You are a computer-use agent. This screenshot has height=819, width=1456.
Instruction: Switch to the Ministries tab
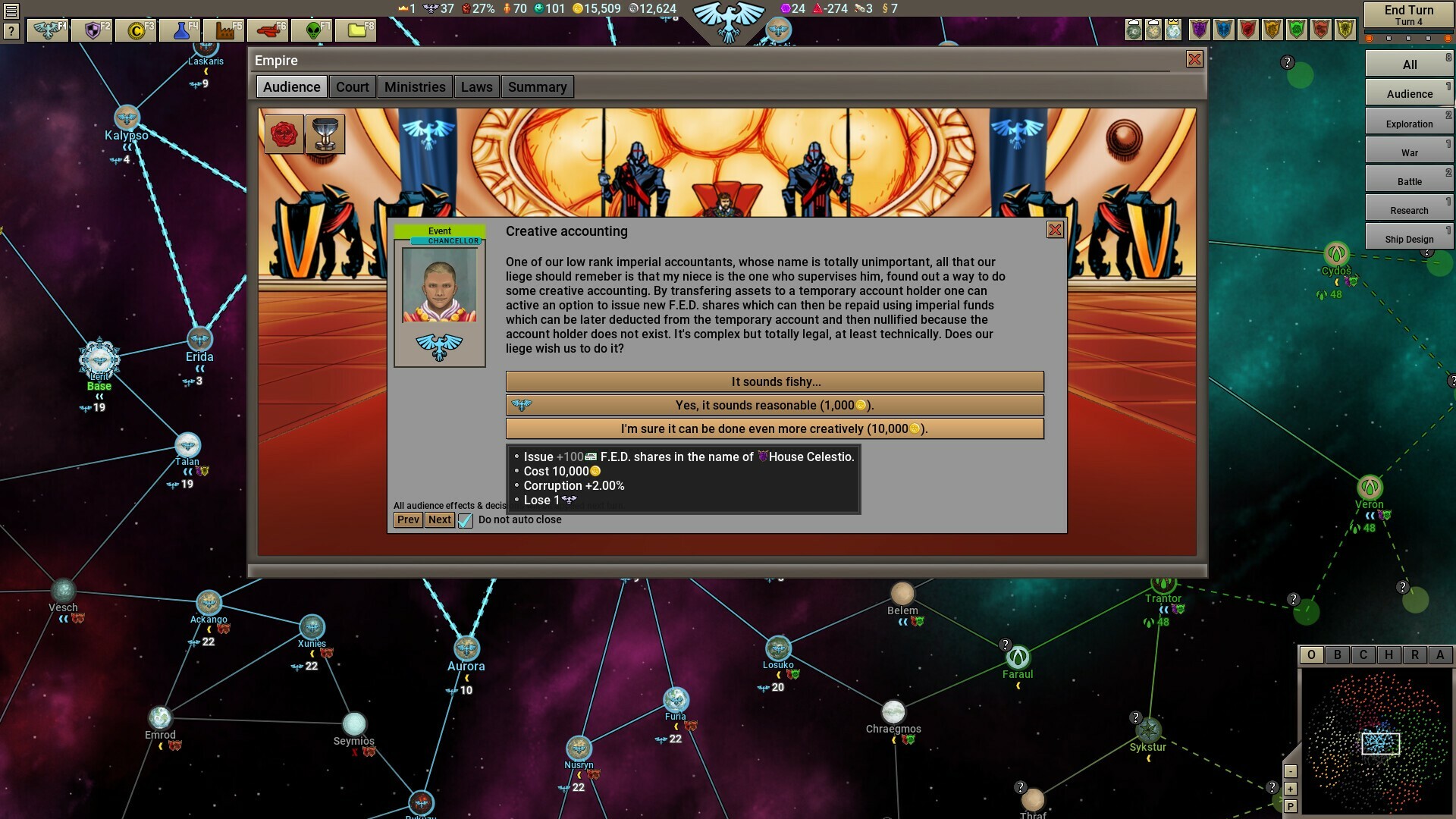(415, 86)
